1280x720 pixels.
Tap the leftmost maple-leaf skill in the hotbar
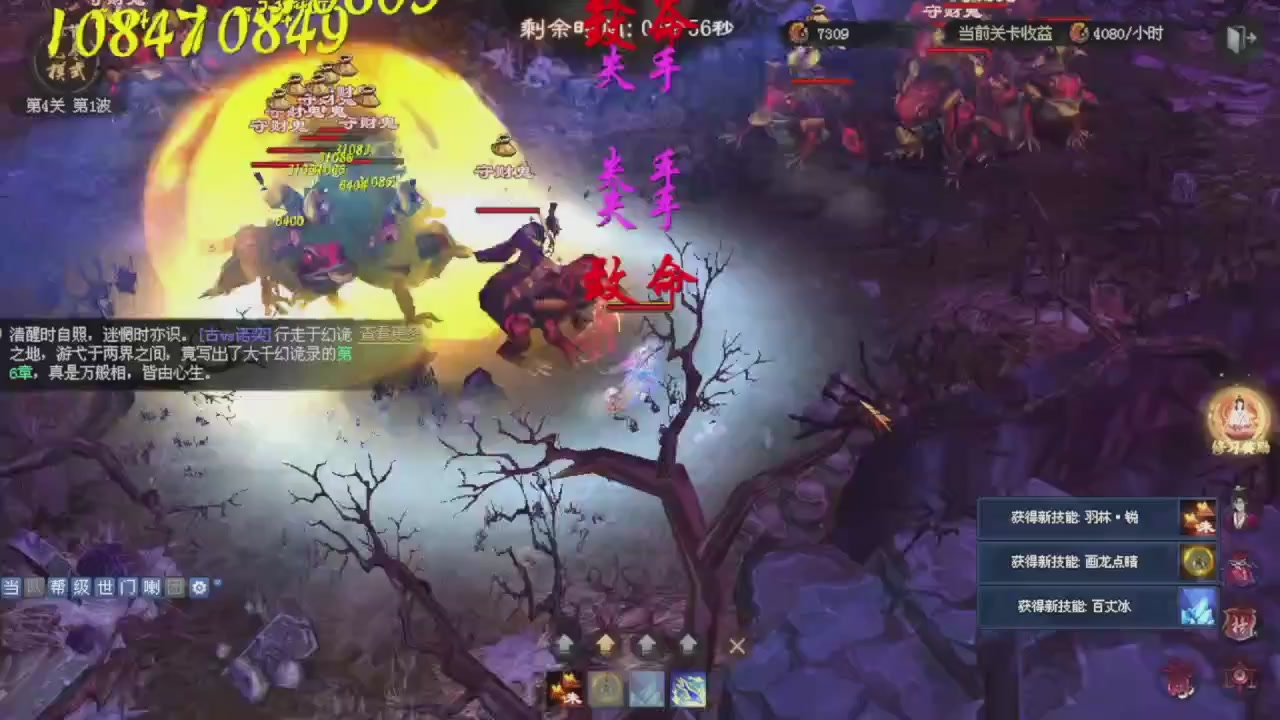(563, 688)
